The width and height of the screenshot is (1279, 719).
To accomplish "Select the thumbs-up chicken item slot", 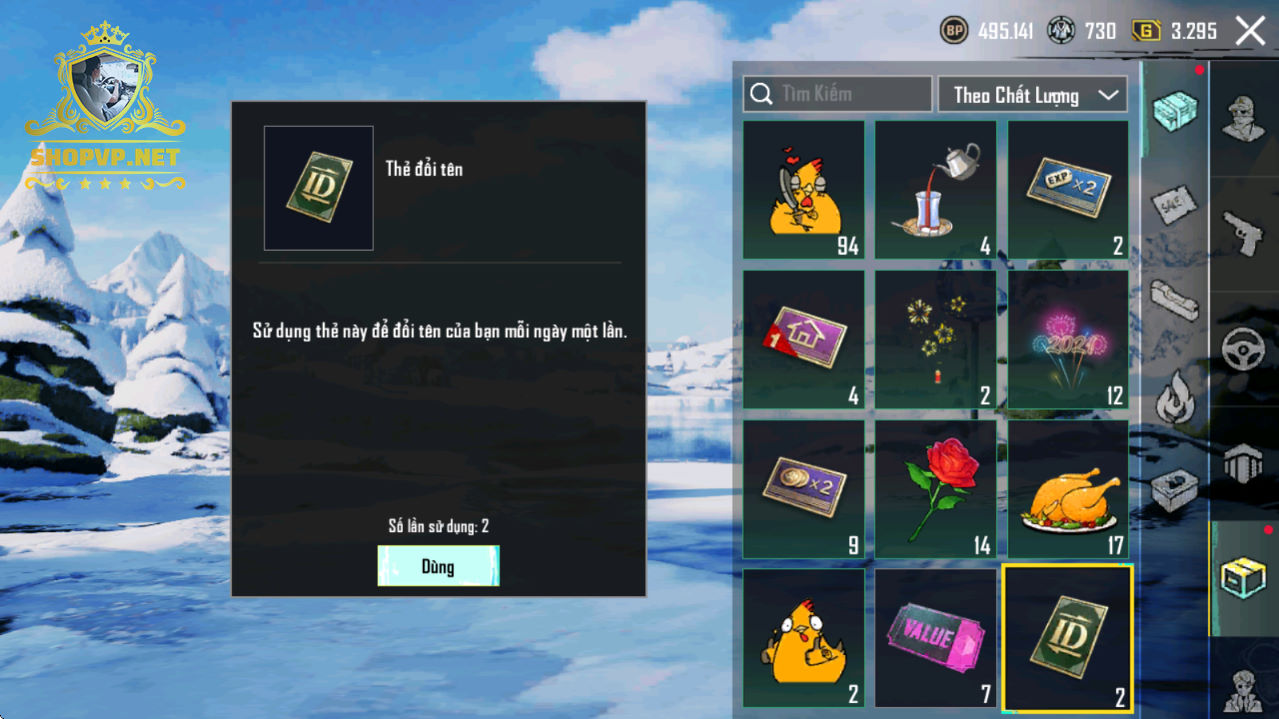I will click(804, 638).
